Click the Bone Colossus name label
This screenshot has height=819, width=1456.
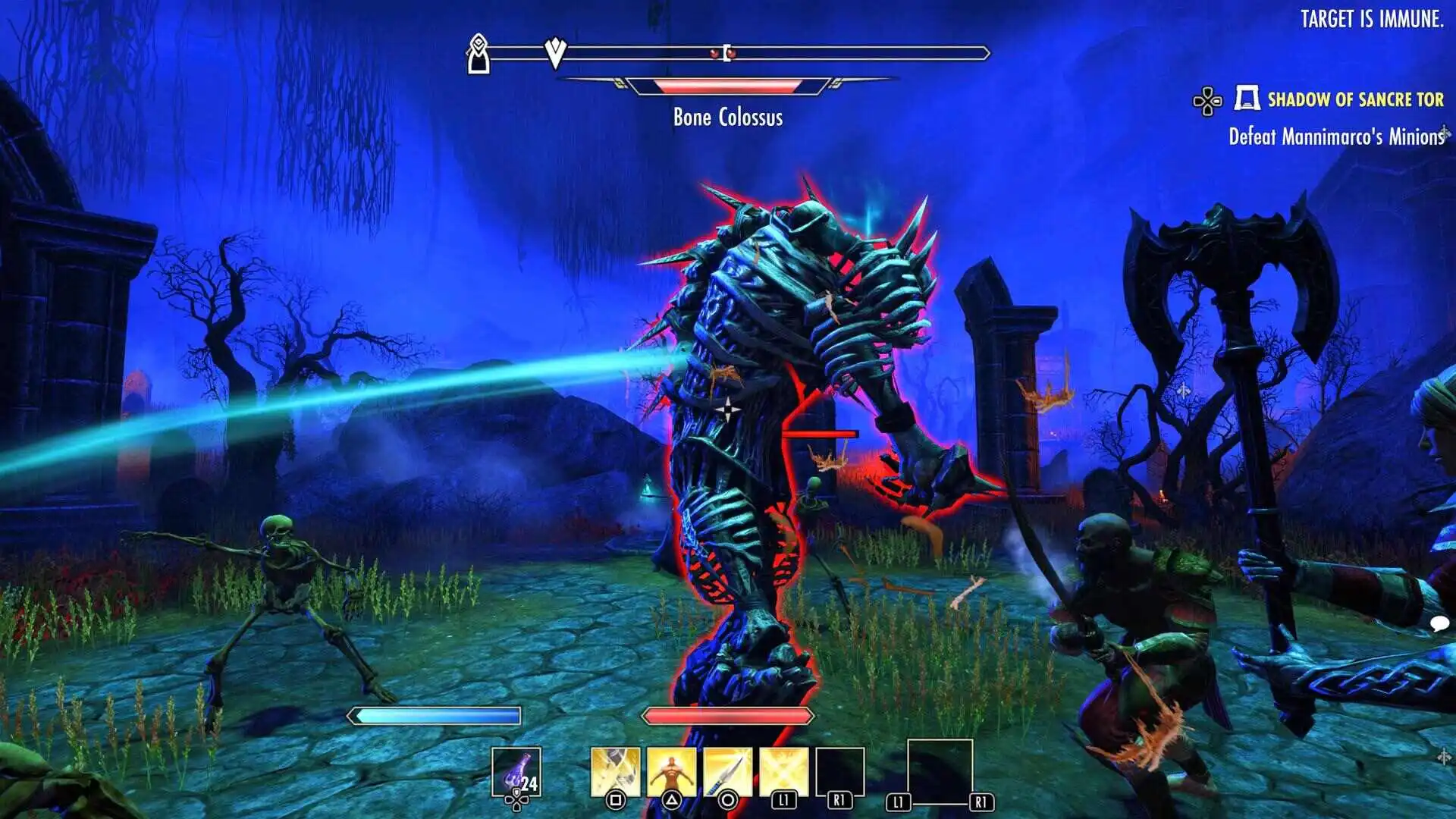(728, 117)
